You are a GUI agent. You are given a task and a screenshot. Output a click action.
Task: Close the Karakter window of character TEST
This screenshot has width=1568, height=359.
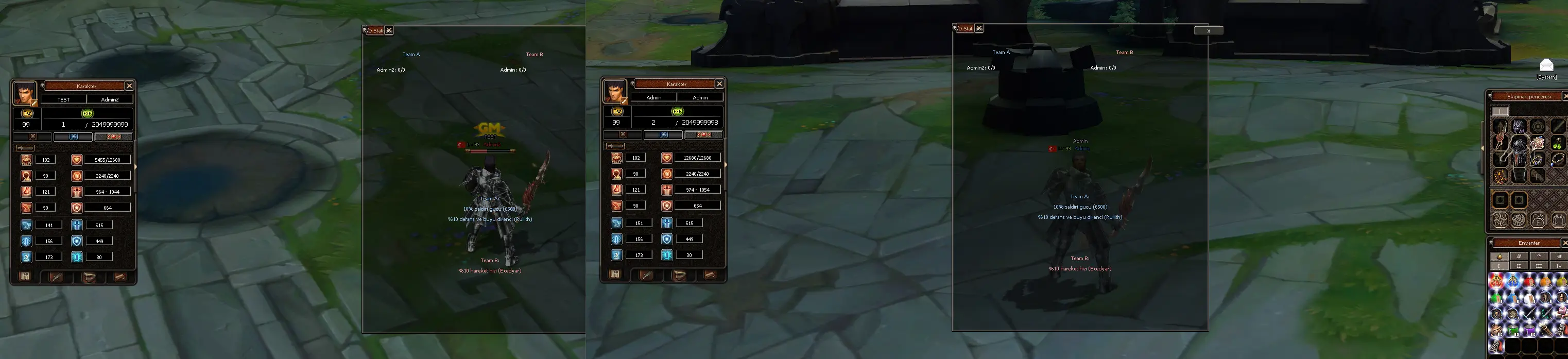[129, 86]
